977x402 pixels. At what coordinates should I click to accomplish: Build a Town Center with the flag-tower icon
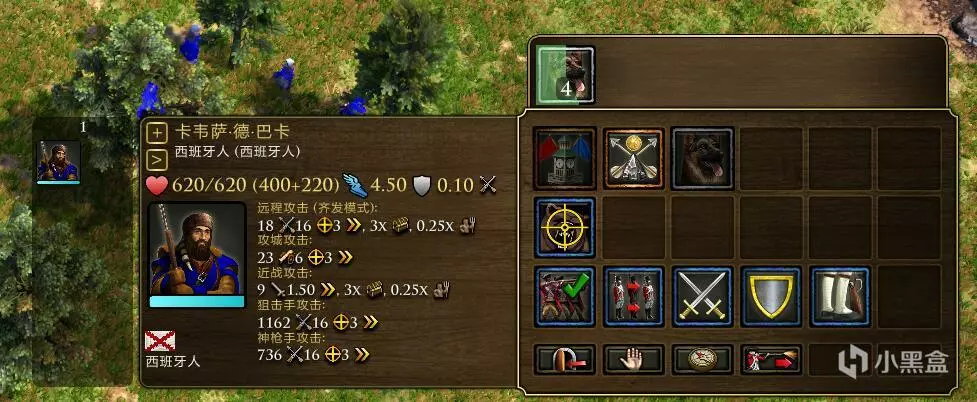point(565,158)
